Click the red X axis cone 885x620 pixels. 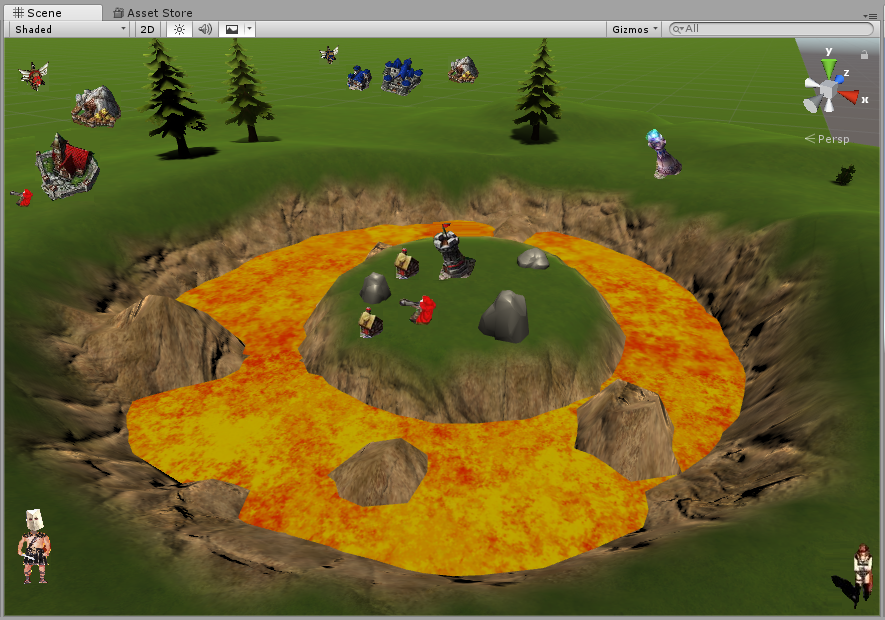[851, 97]
